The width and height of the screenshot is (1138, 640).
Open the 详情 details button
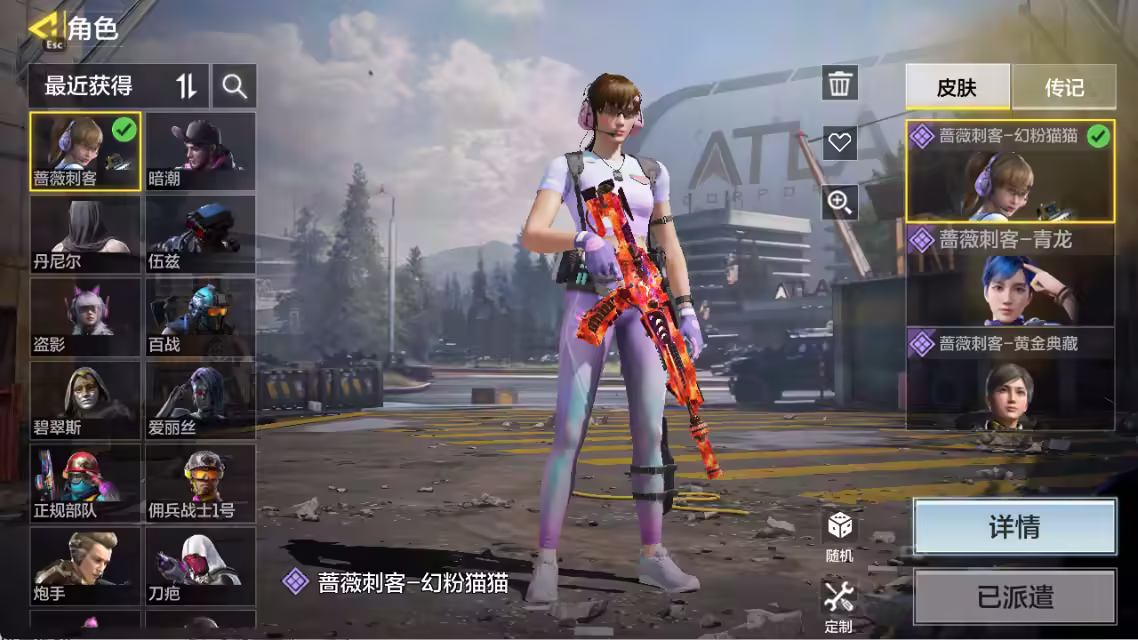[x=1014, y=527]
